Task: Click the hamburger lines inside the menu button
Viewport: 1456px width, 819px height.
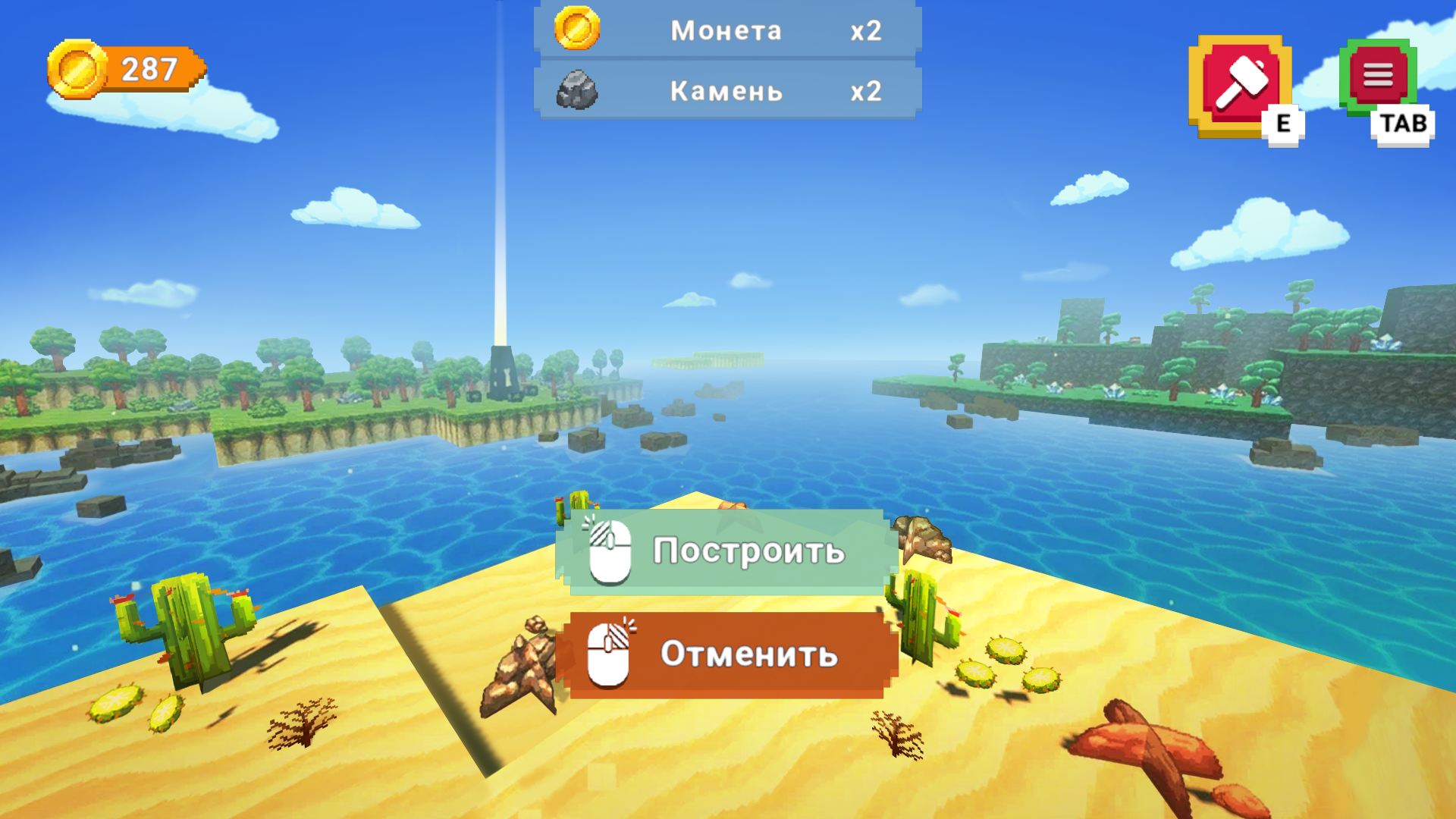Action: coord(1379,76)
